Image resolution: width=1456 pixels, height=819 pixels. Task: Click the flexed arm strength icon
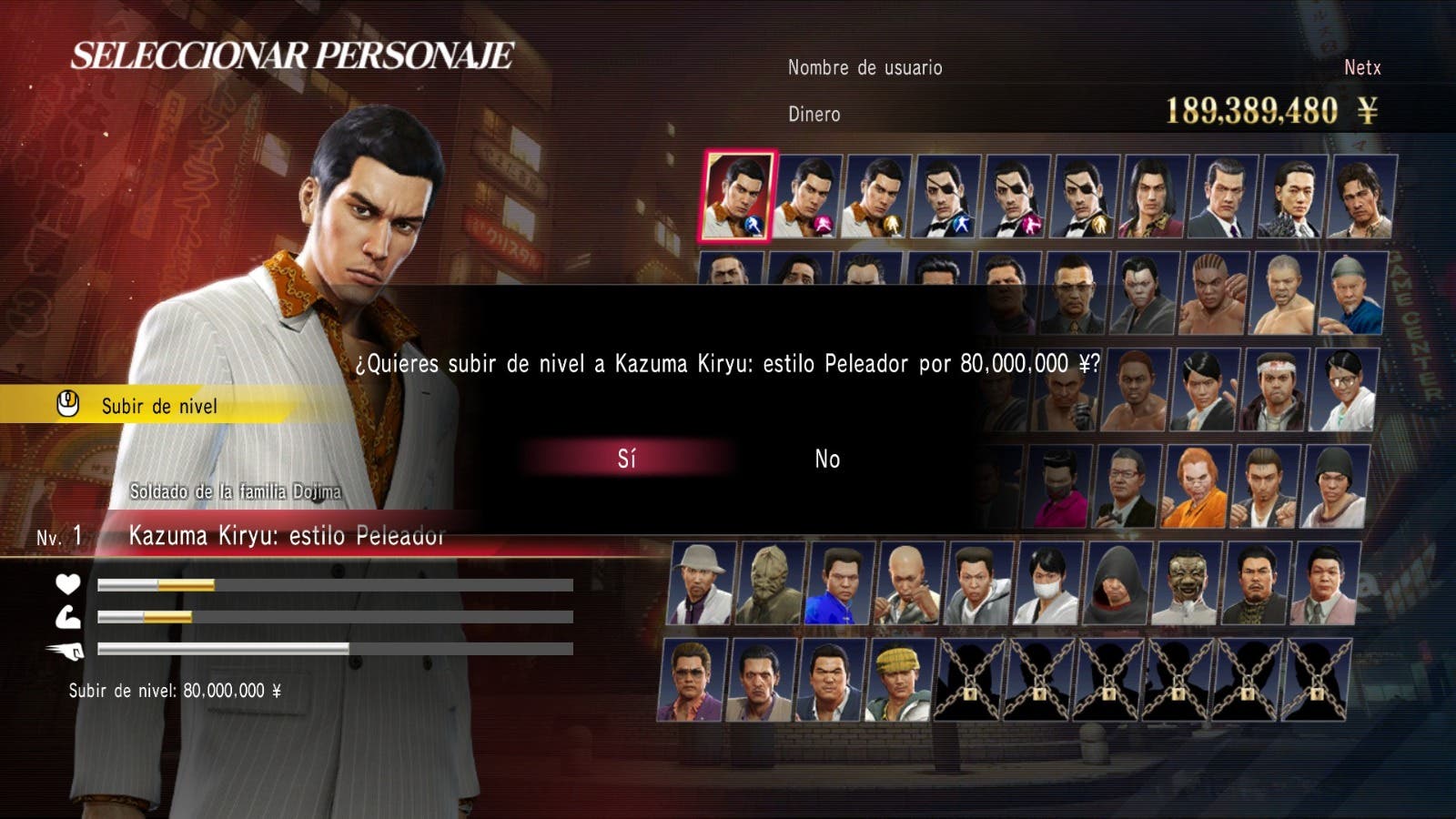pyautogui.click(x=70, y=616)
